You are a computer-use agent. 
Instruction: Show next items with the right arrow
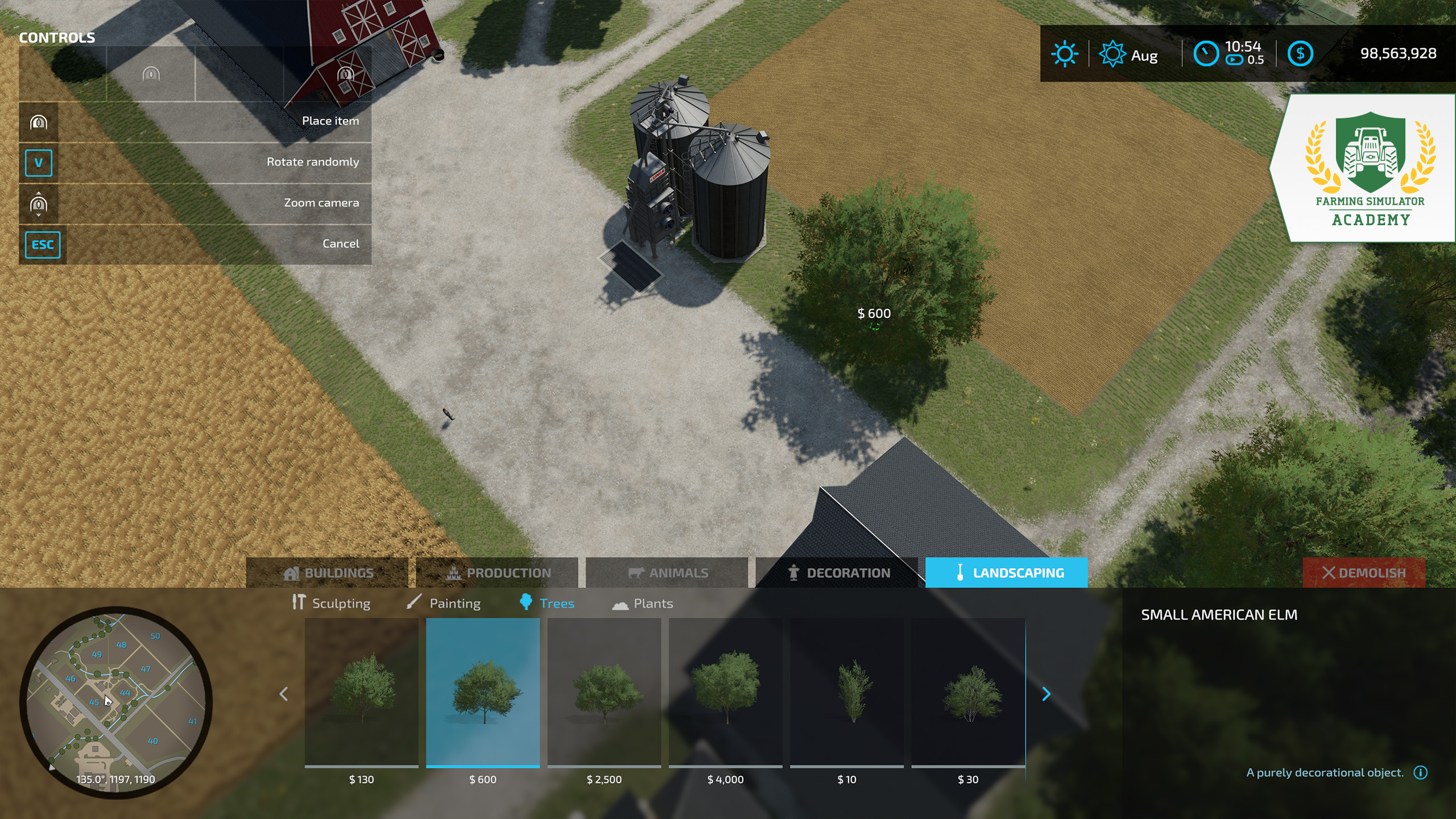tap(1046, 694)
